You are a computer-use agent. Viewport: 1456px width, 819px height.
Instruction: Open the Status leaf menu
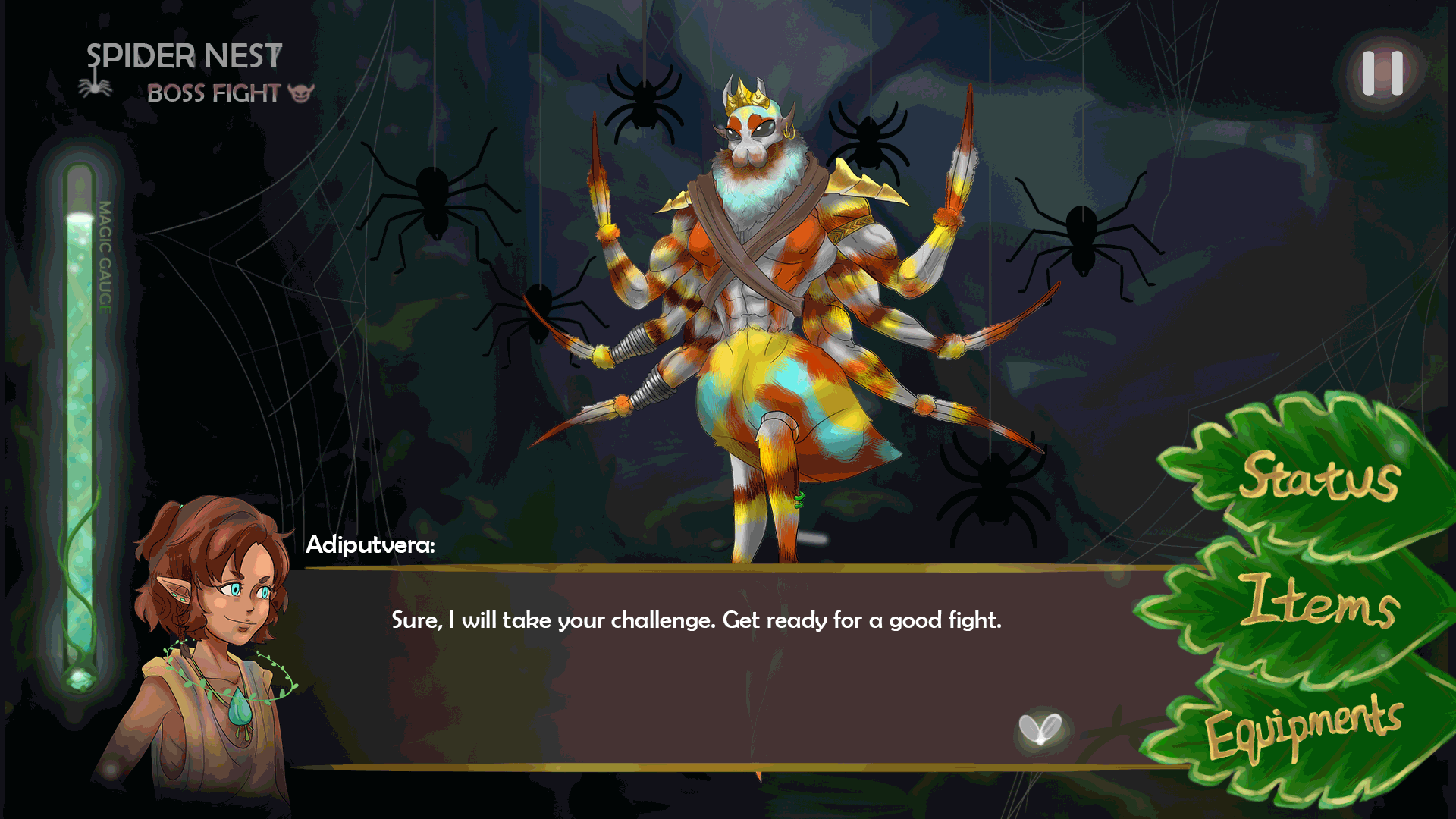(1319, 476)
